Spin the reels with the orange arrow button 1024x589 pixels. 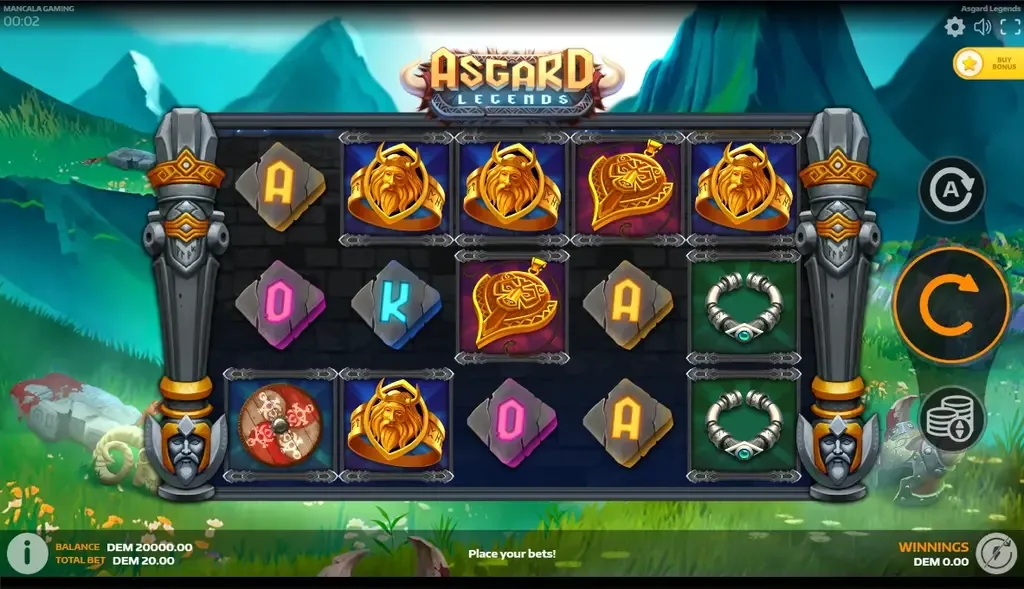point(951,305)
